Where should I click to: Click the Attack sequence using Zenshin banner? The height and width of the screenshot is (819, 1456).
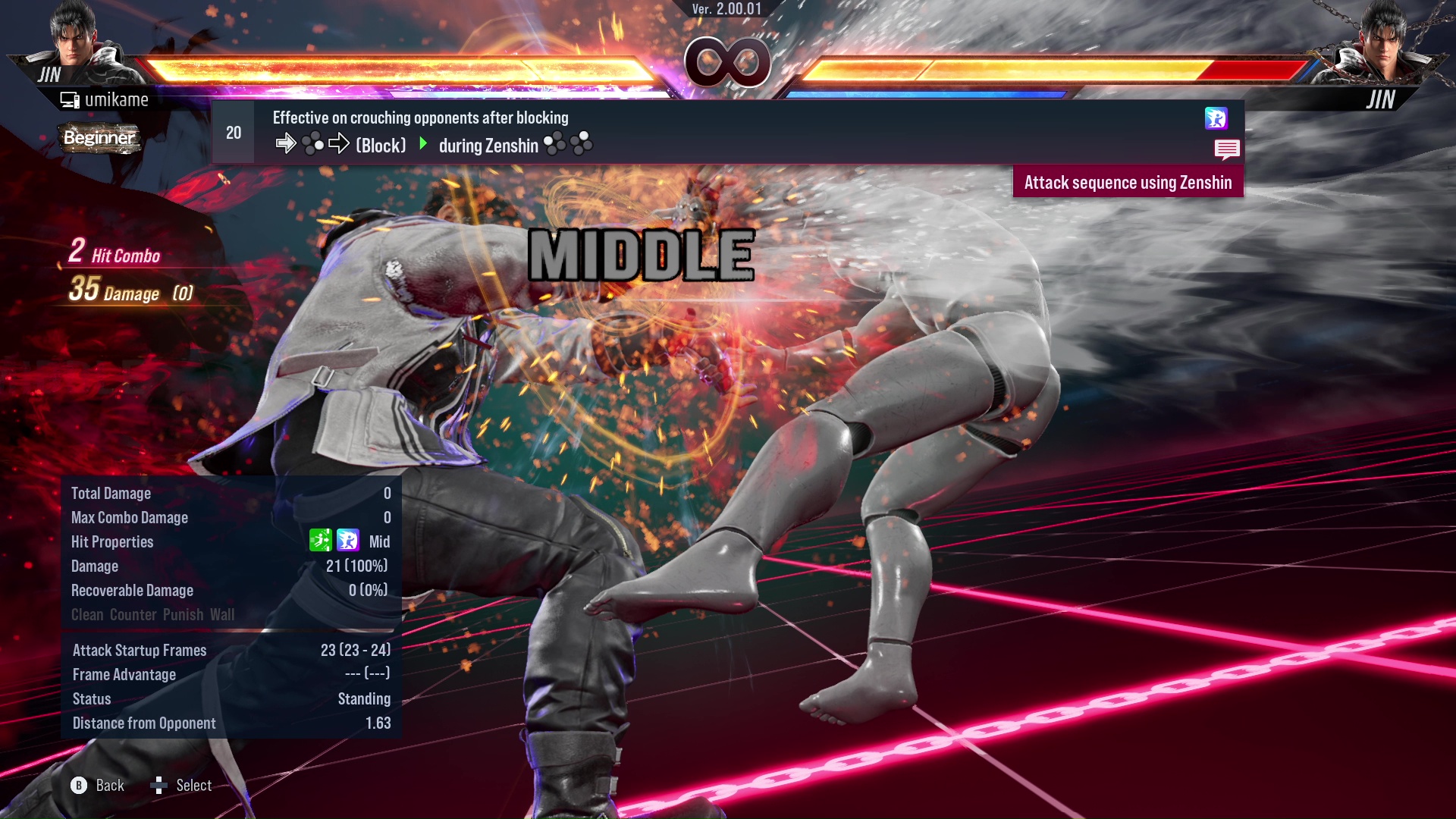pyautogui.click(x=1128, y=182)
